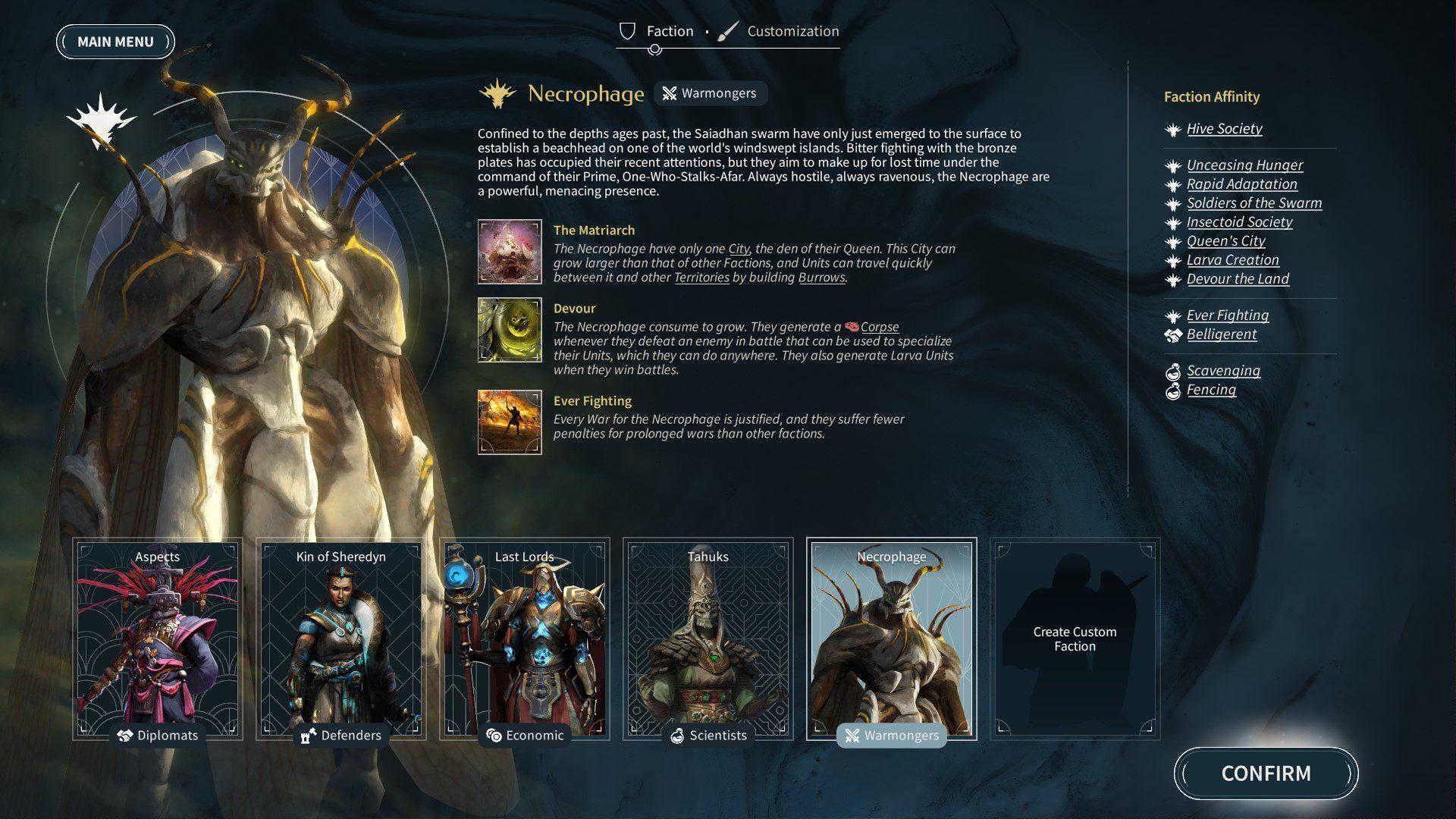Select the Aspects faction card
The image size is (1456, 819).
coord(158,639)
